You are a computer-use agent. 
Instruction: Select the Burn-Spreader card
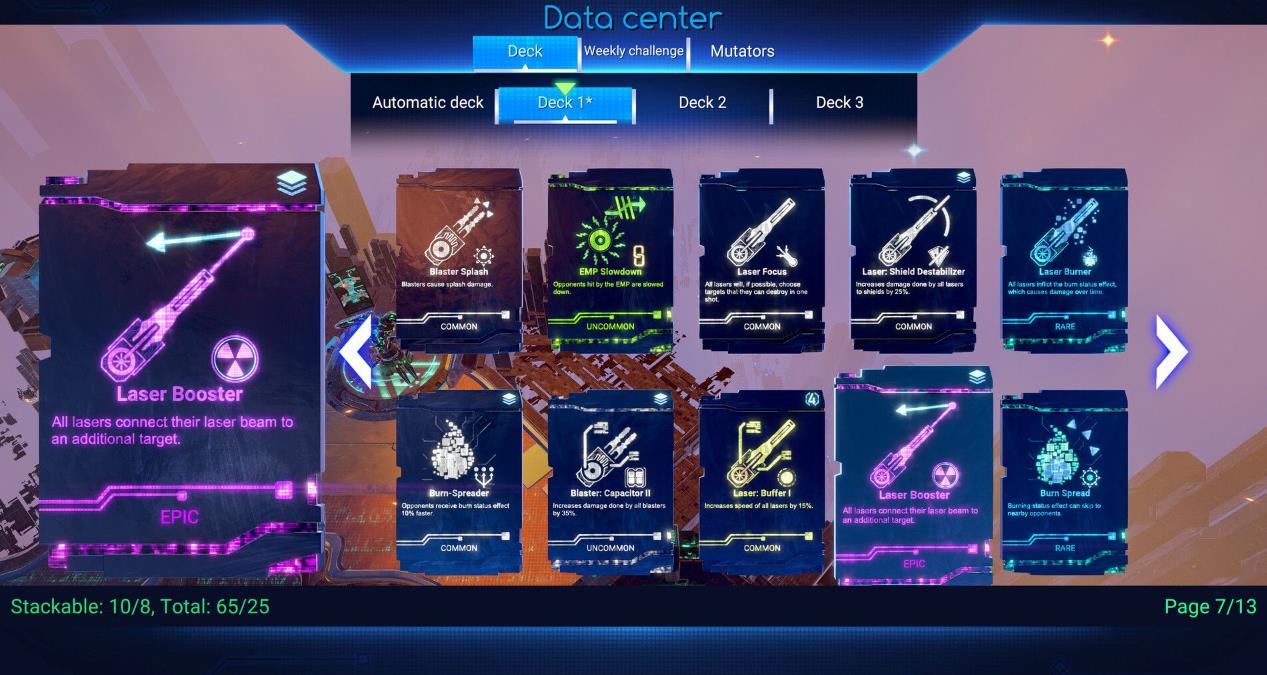pyautogui.click(x=459, y=480)
